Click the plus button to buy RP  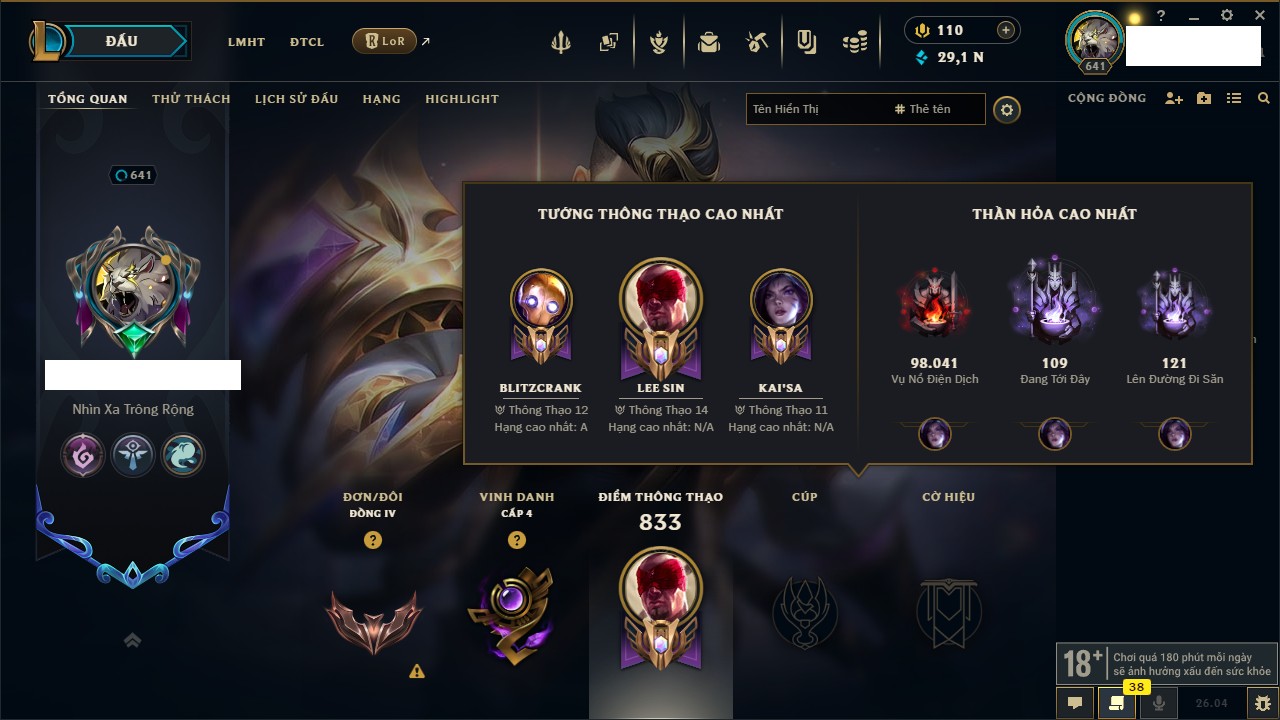tap(1006, 31)
